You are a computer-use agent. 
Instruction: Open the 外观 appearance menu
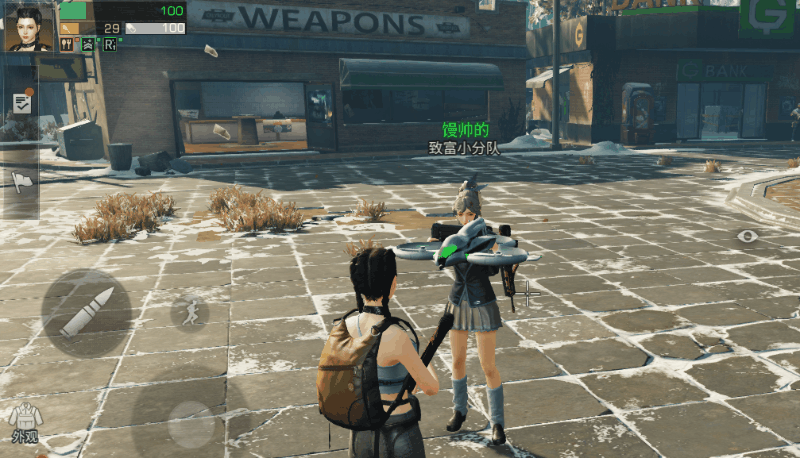click(x=23, y=422)
